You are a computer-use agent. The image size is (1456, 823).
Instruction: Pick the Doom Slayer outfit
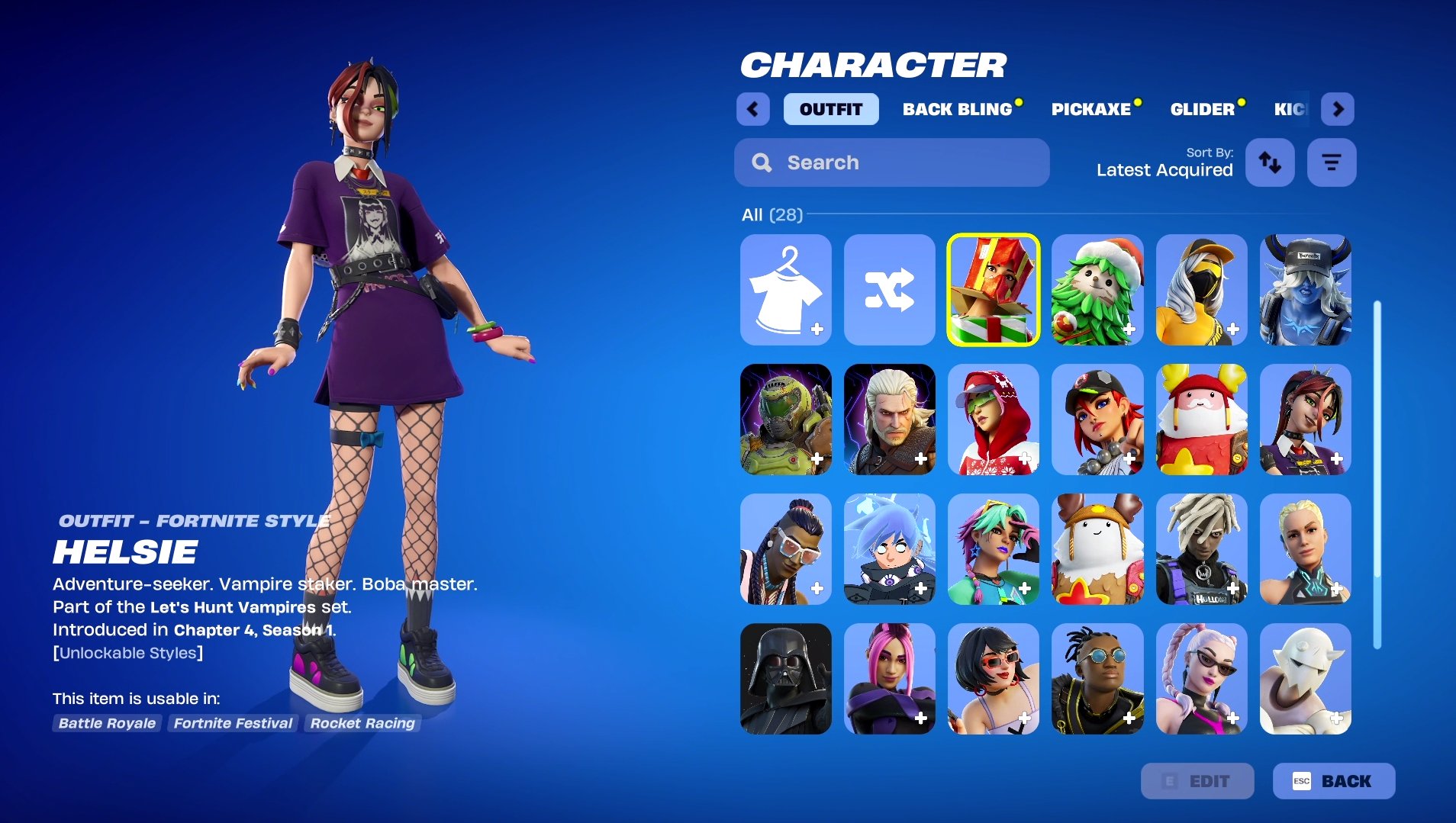tap(785, 420)
